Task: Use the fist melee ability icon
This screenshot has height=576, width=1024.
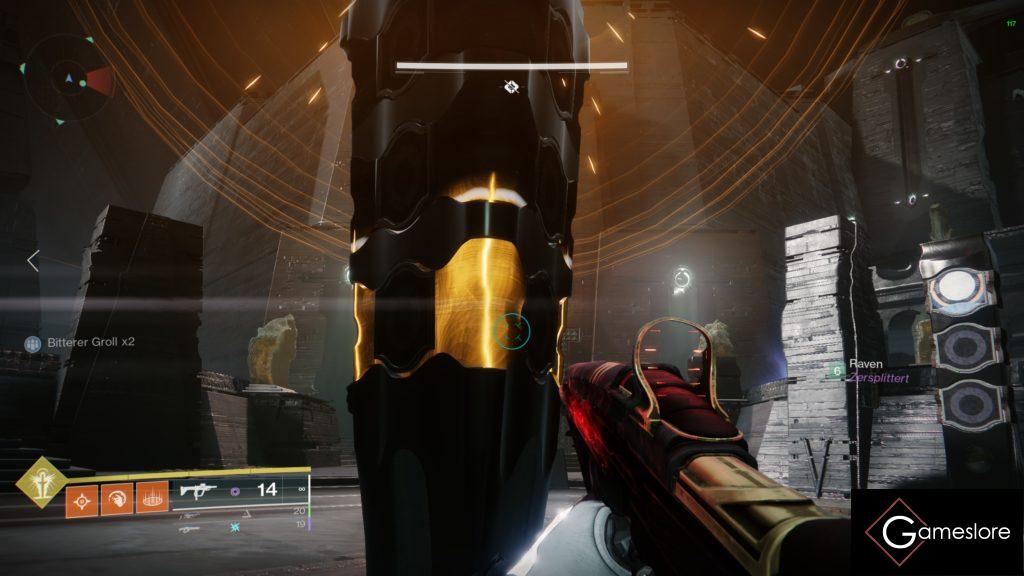Action: coord(116,500)
